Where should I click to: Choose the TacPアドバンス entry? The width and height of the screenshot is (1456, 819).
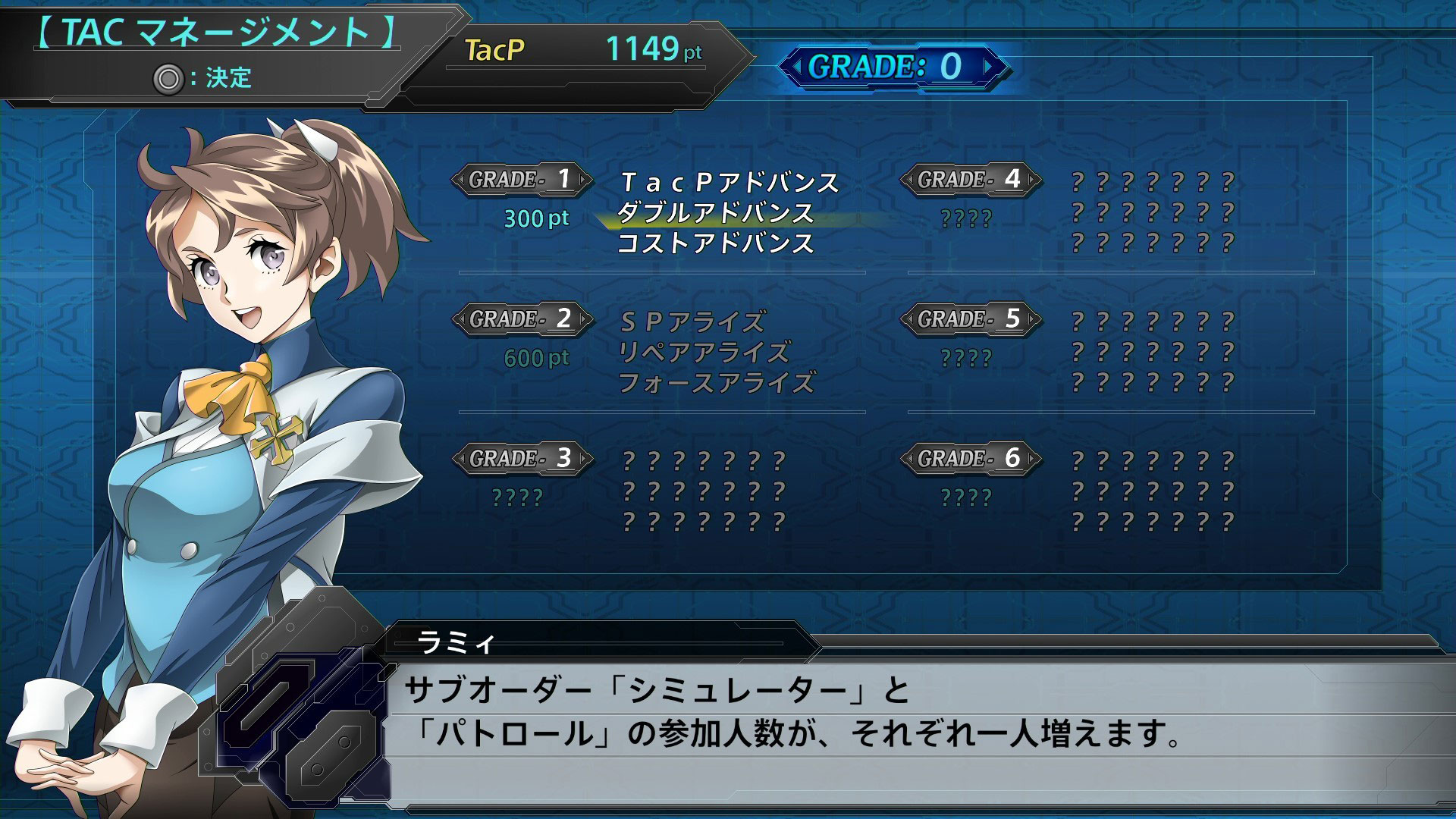[x=730, y=183]
